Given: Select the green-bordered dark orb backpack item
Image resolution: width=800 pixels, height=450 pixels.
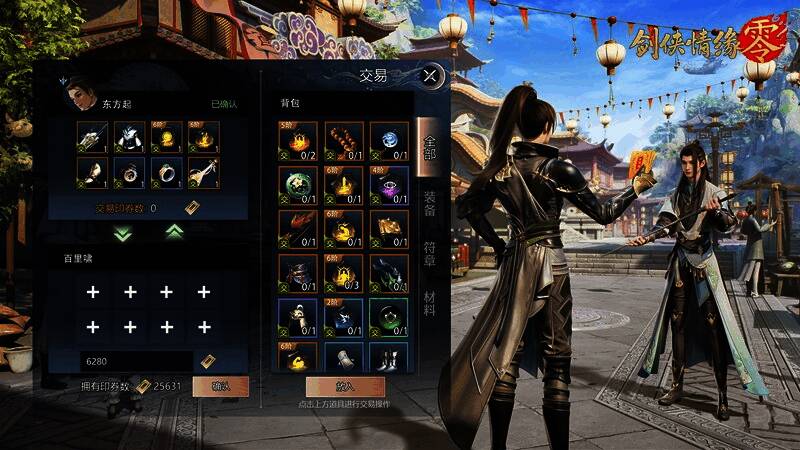Looking at the screenshot, I should click(x=390, y=316).
